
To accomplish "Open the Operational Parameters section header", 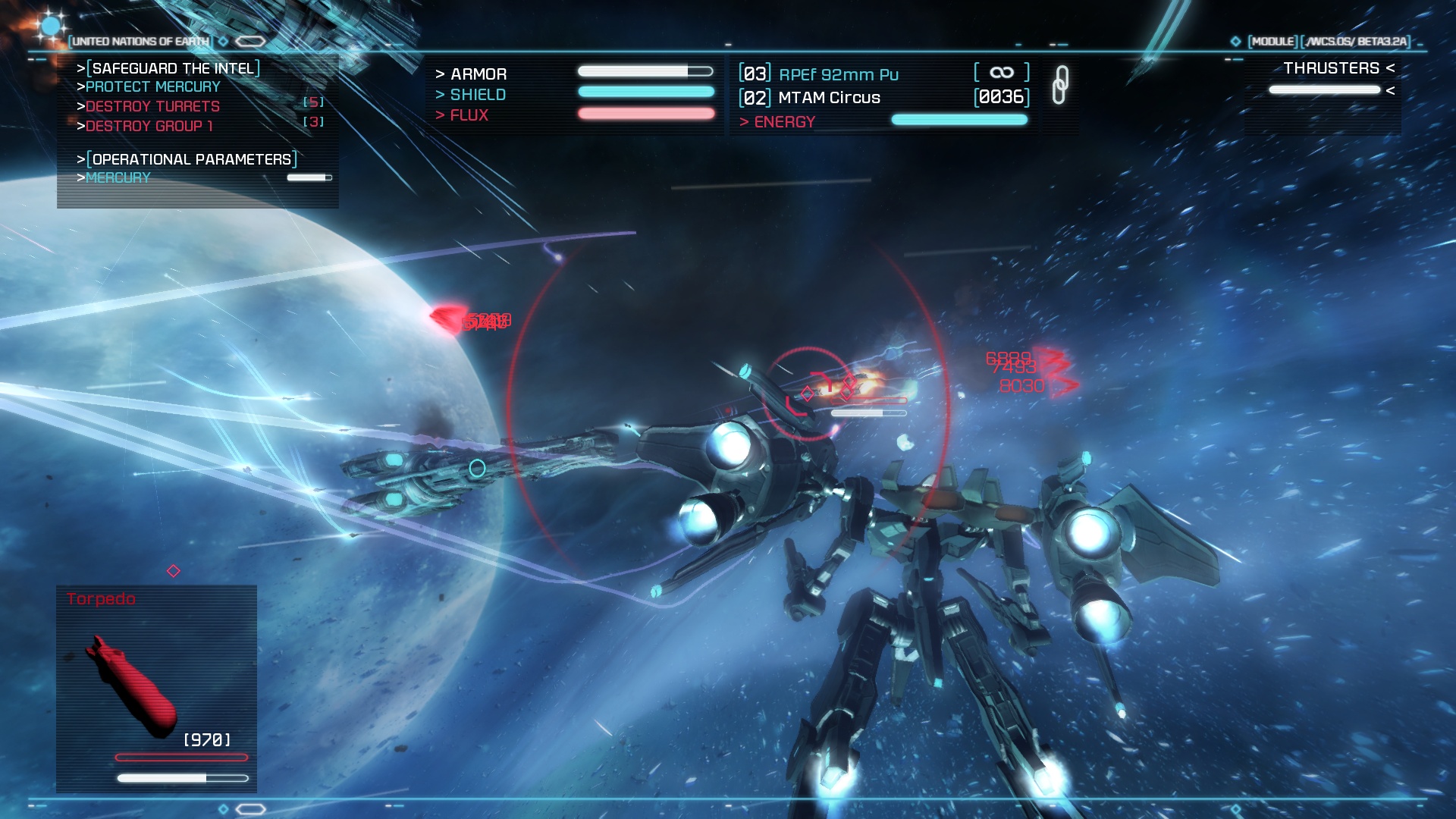I will point(191,159).
